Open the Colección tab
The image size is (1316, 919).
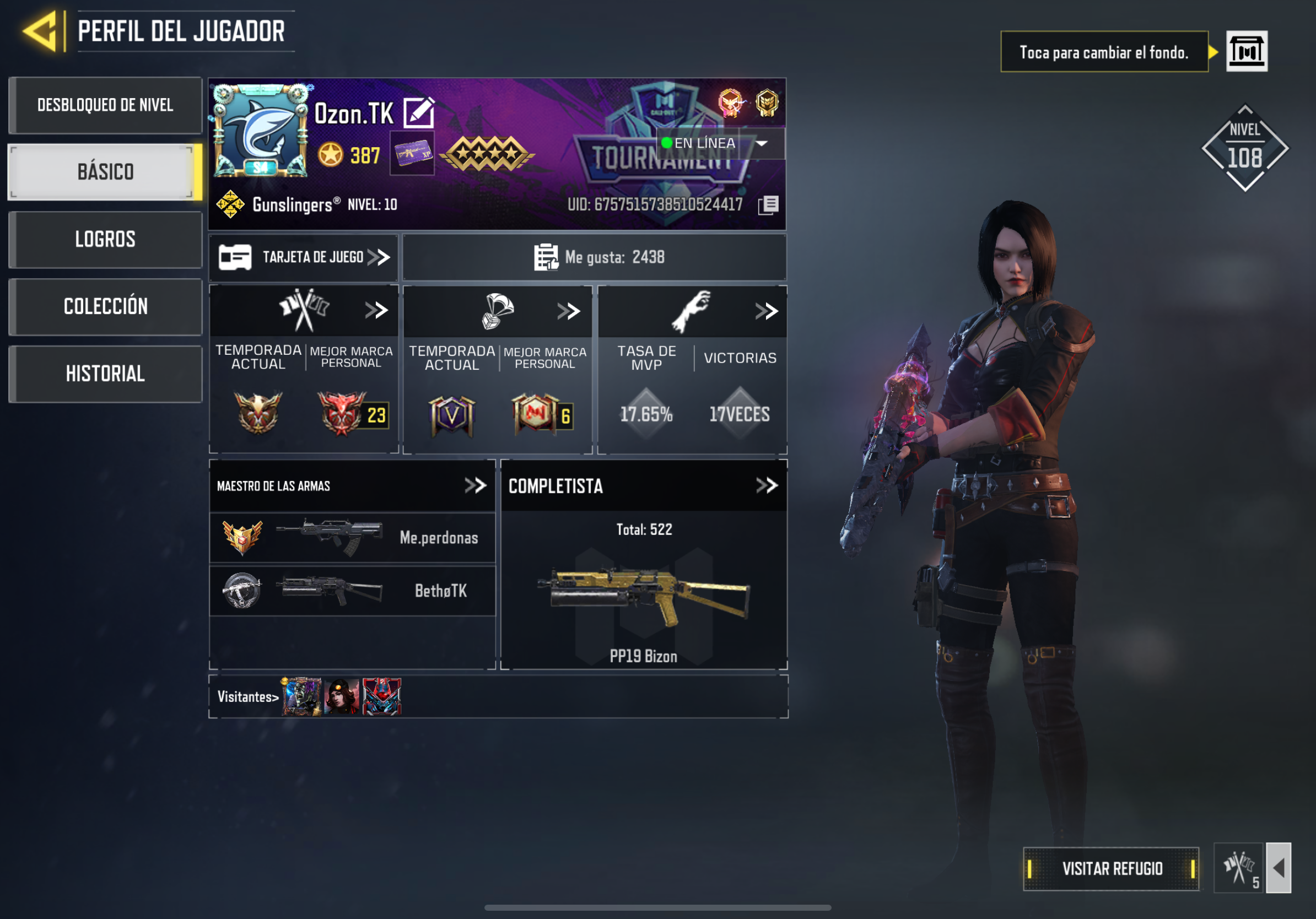click(105, 306)
